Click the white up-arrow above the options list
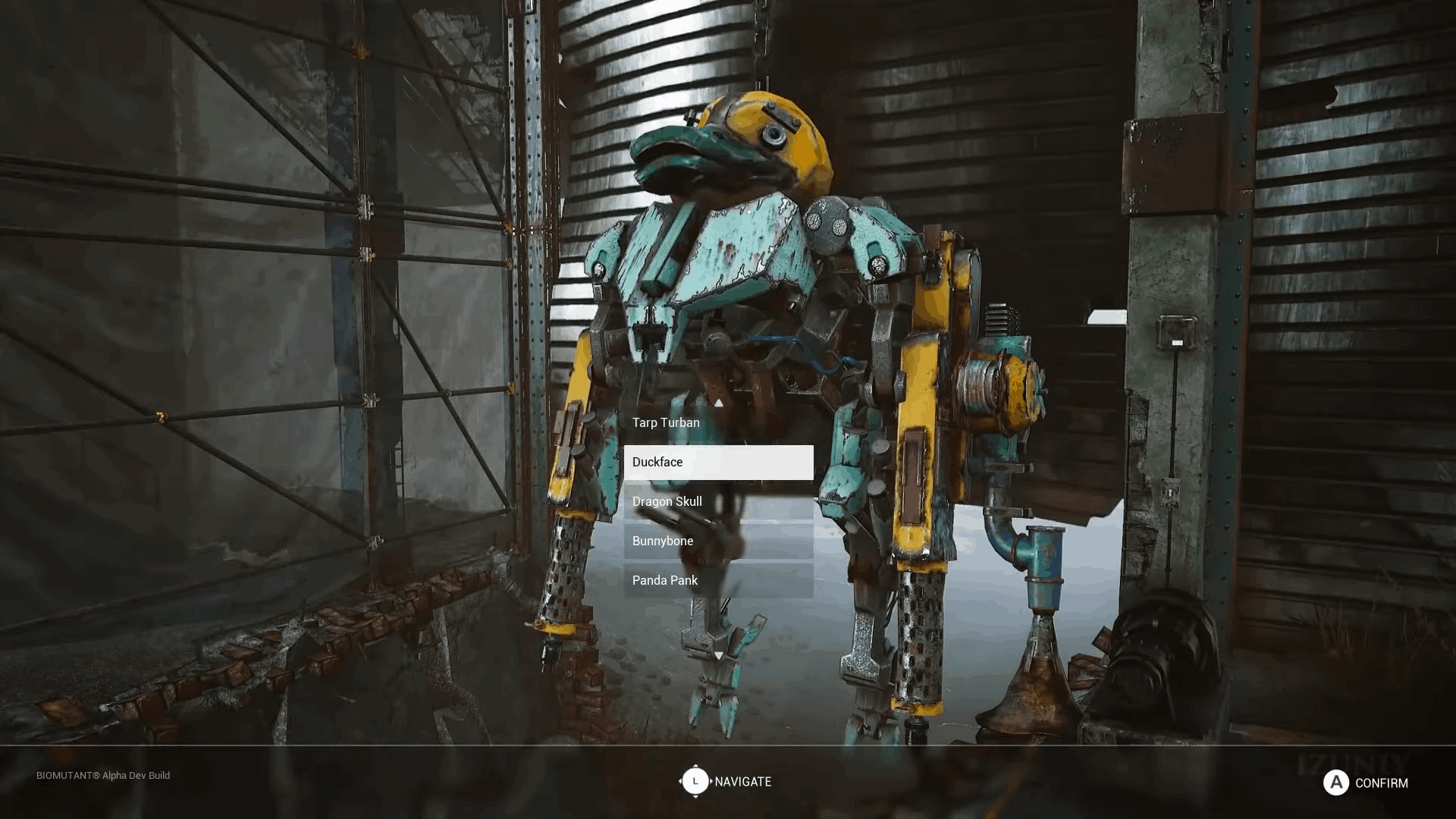1456x819 pixels. [x=719, y=404]
